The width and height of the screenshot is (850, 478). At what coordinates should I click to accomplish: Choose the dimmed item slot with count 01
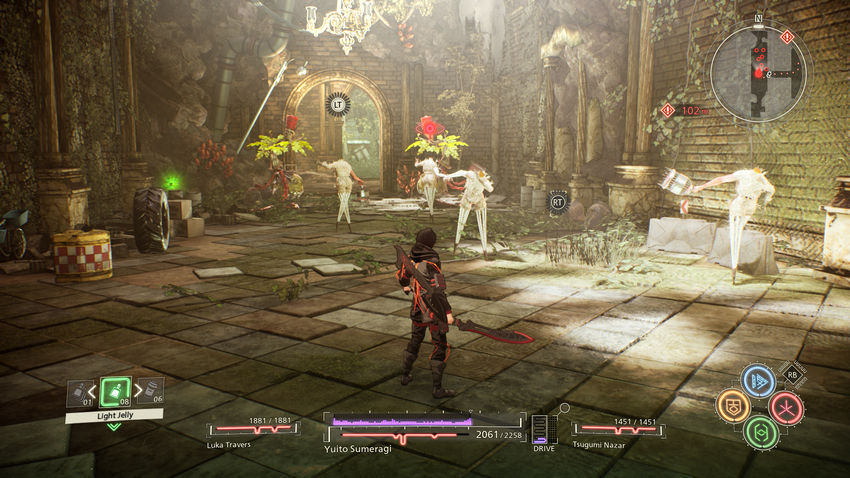click(79, 392)
